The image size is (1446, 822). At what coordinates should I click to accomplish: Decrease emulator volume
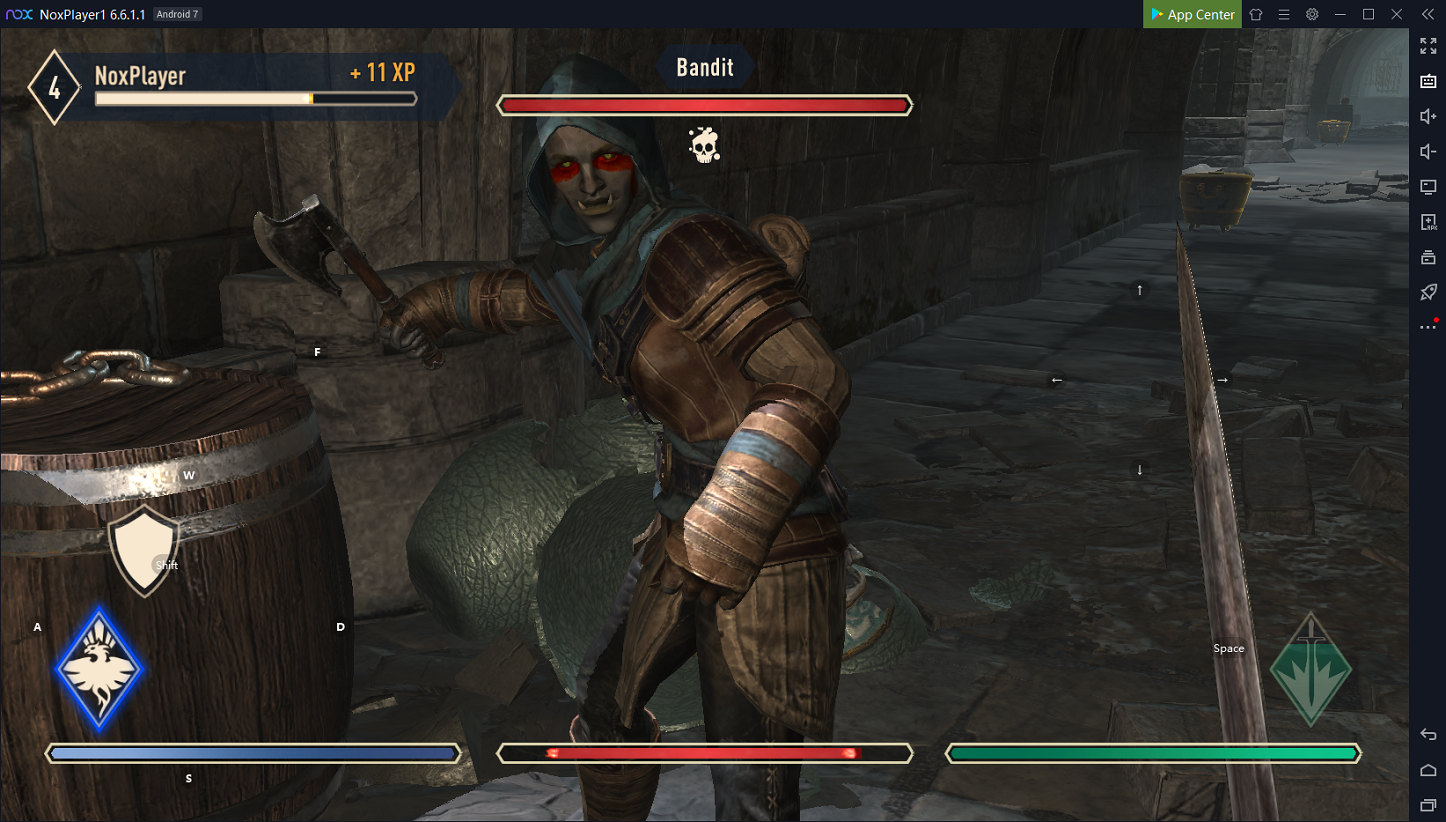(1428, 151)
